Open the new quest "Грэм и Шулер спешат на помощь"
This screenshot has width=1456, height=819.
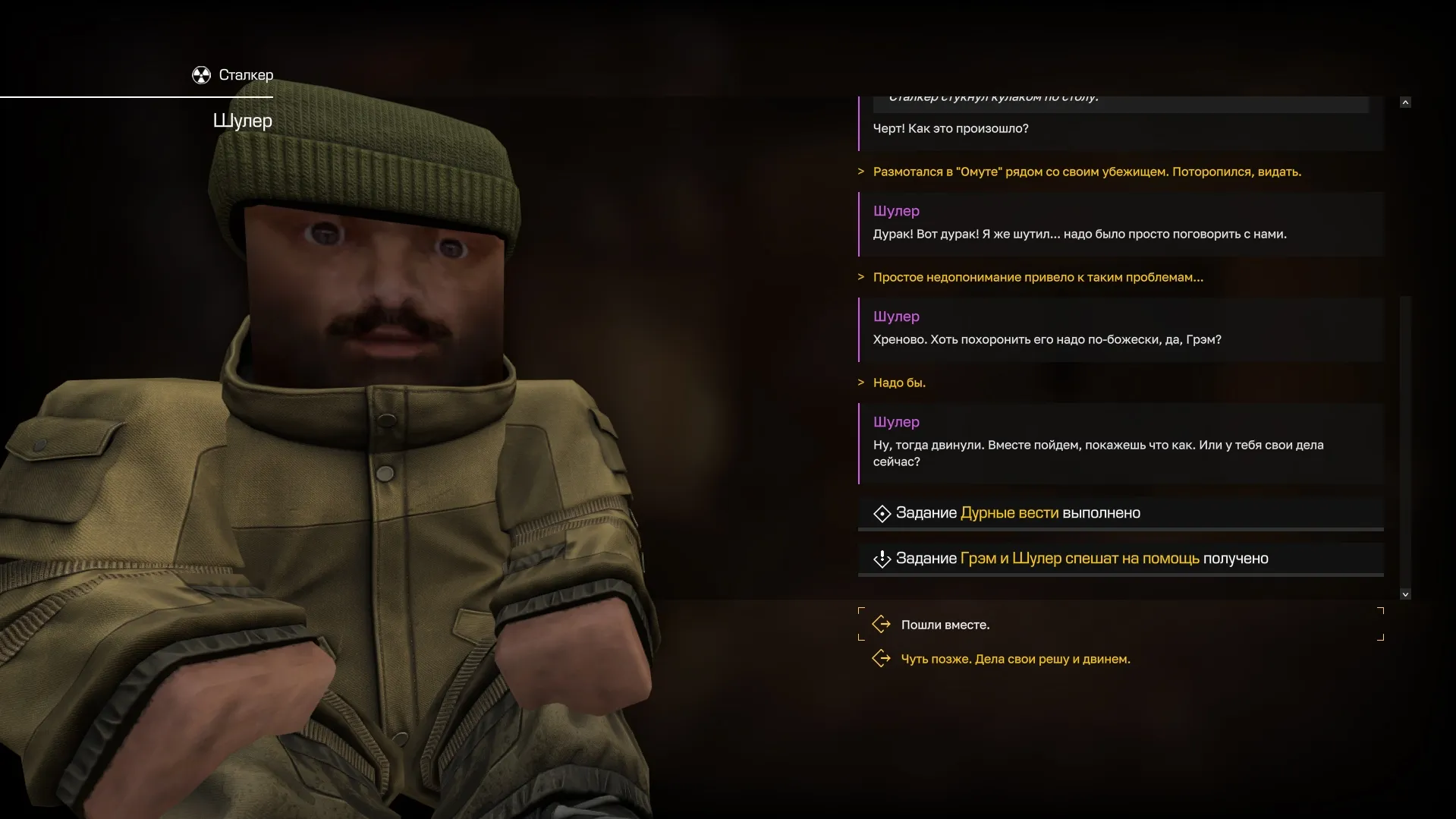1079,559
